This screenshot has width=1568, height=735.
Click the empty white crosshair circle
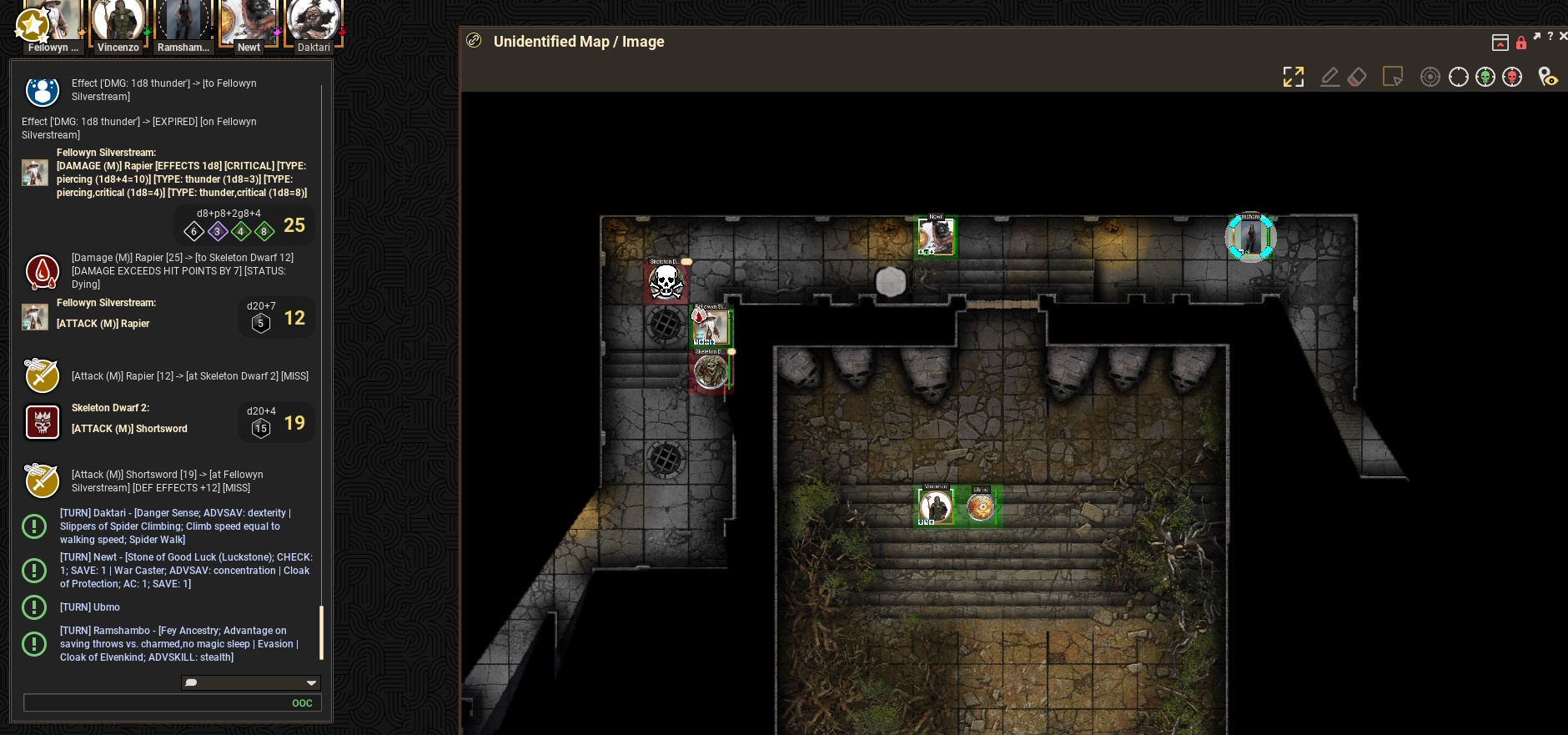[x=1458, y=78]
